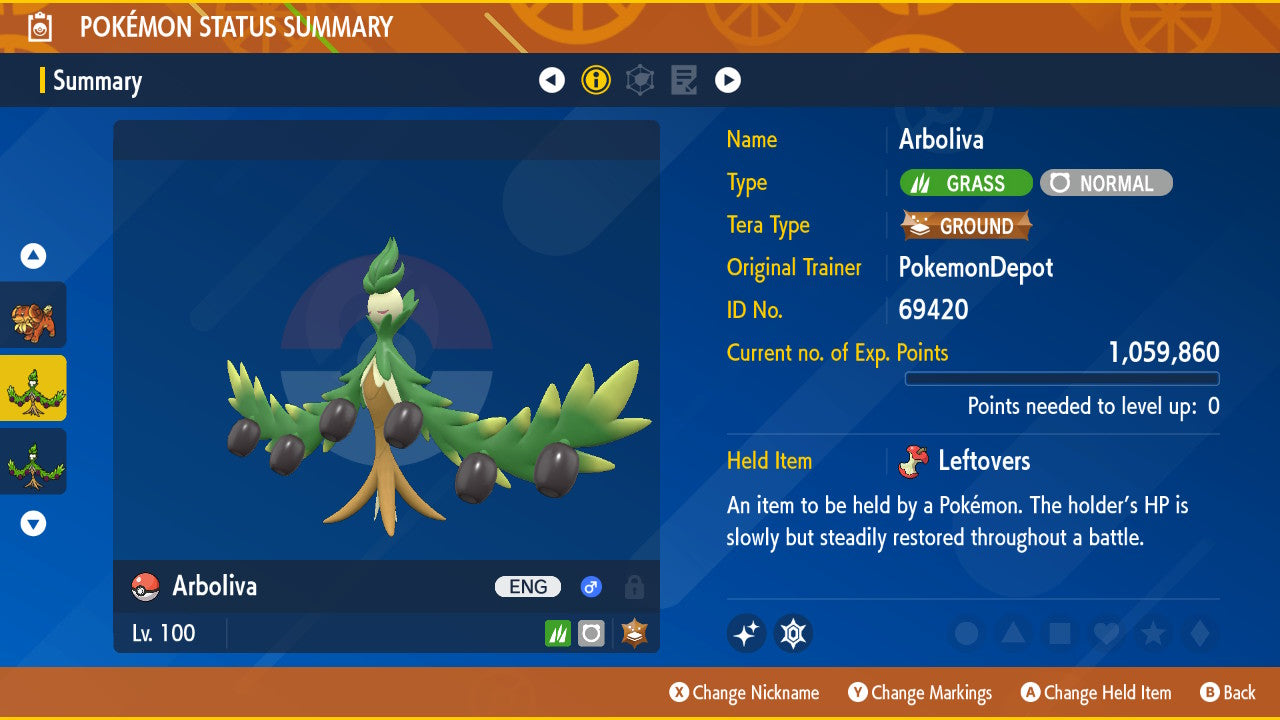The width and height of the screenshot is (1280, 720).
Task: Go to the previous summary page arrow
Action: click(552, 80)
